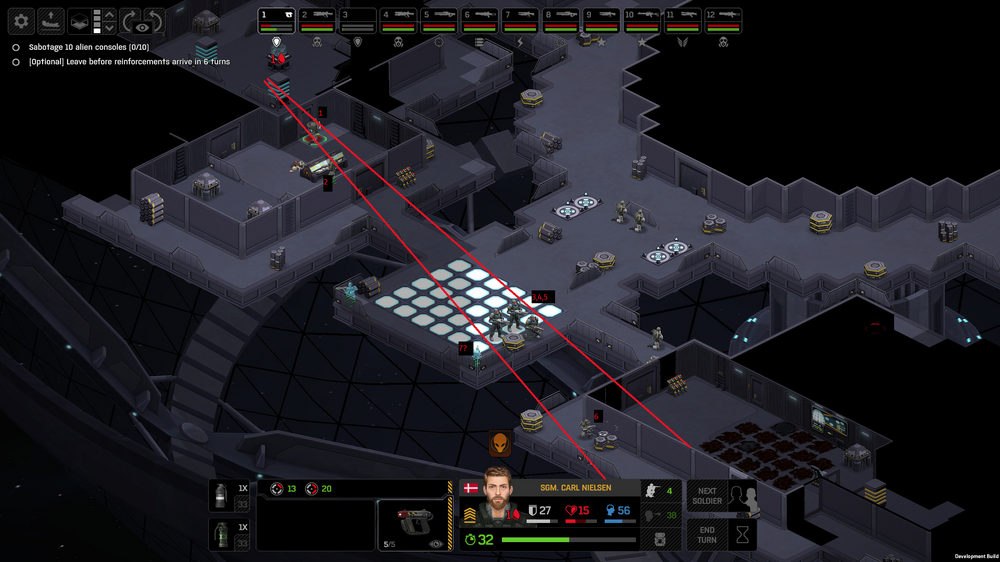Open the gear settings menu
This screenshot has width=1000, height=562.
coord(21,20)
